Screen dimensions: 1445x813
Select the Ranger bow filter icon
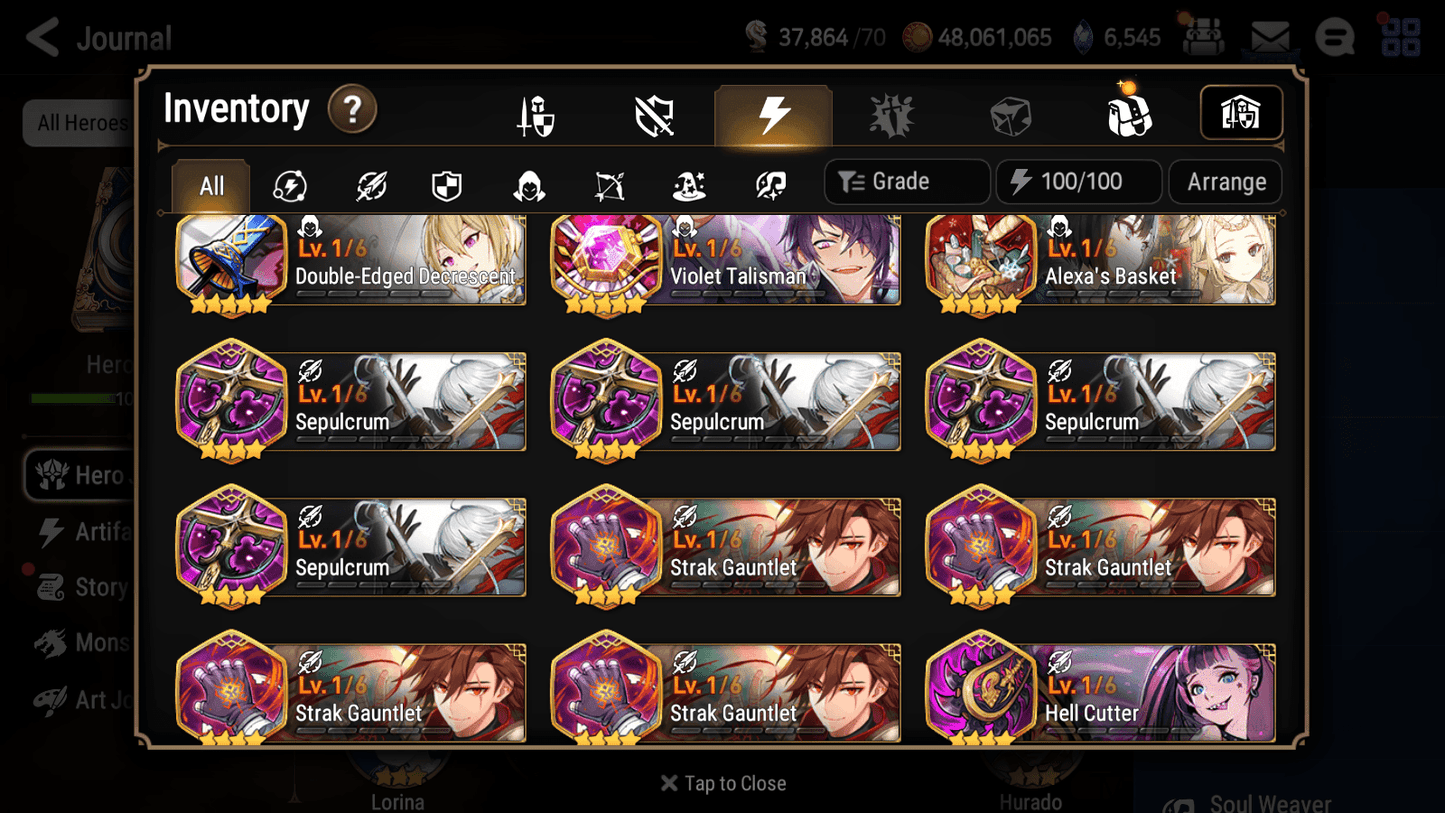pyautogui.click(x=608, y=184)
